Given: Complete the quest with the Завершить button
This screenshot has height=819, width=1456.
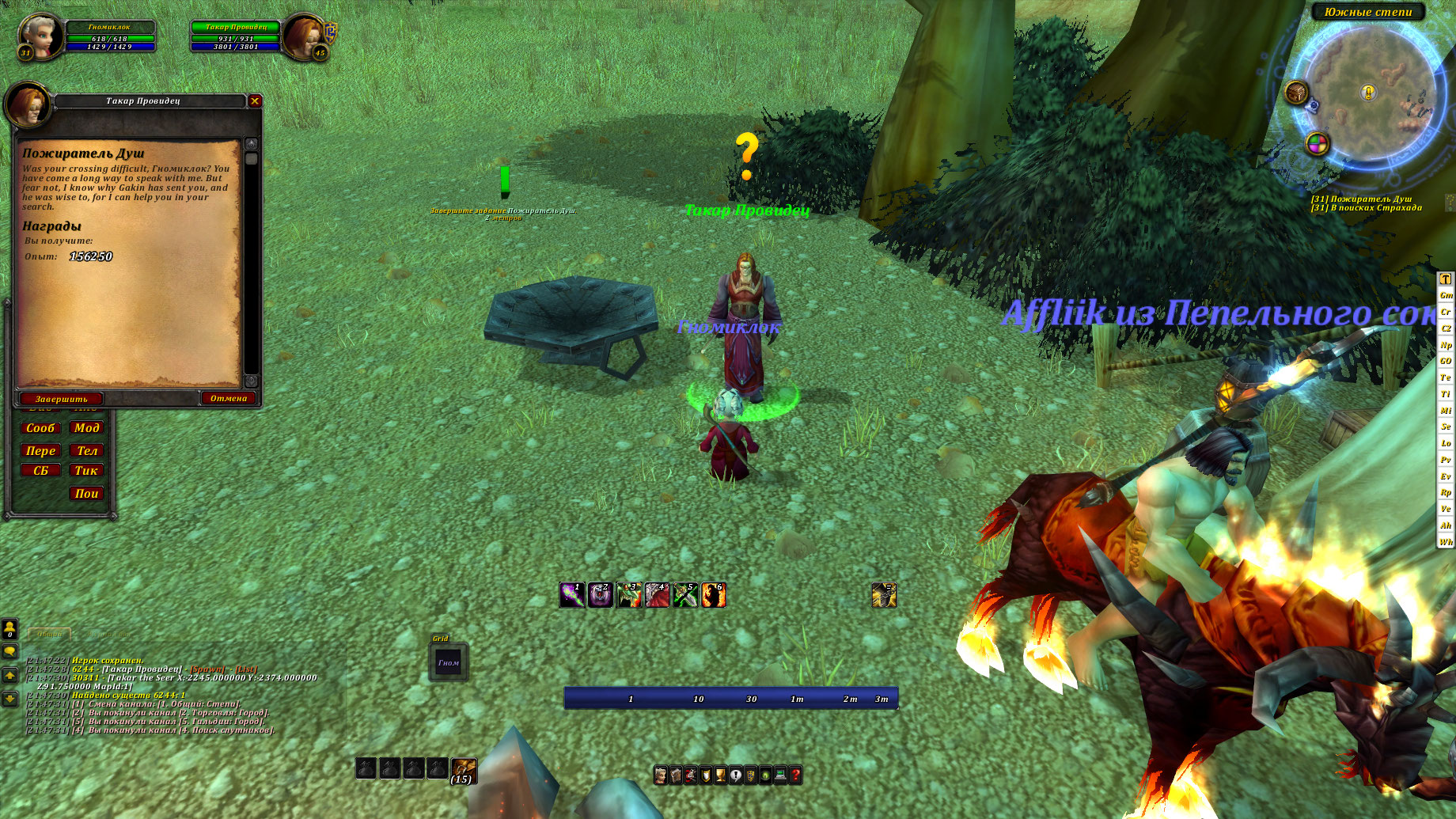Looking at the screenshot, I should [x=61, y=399].
